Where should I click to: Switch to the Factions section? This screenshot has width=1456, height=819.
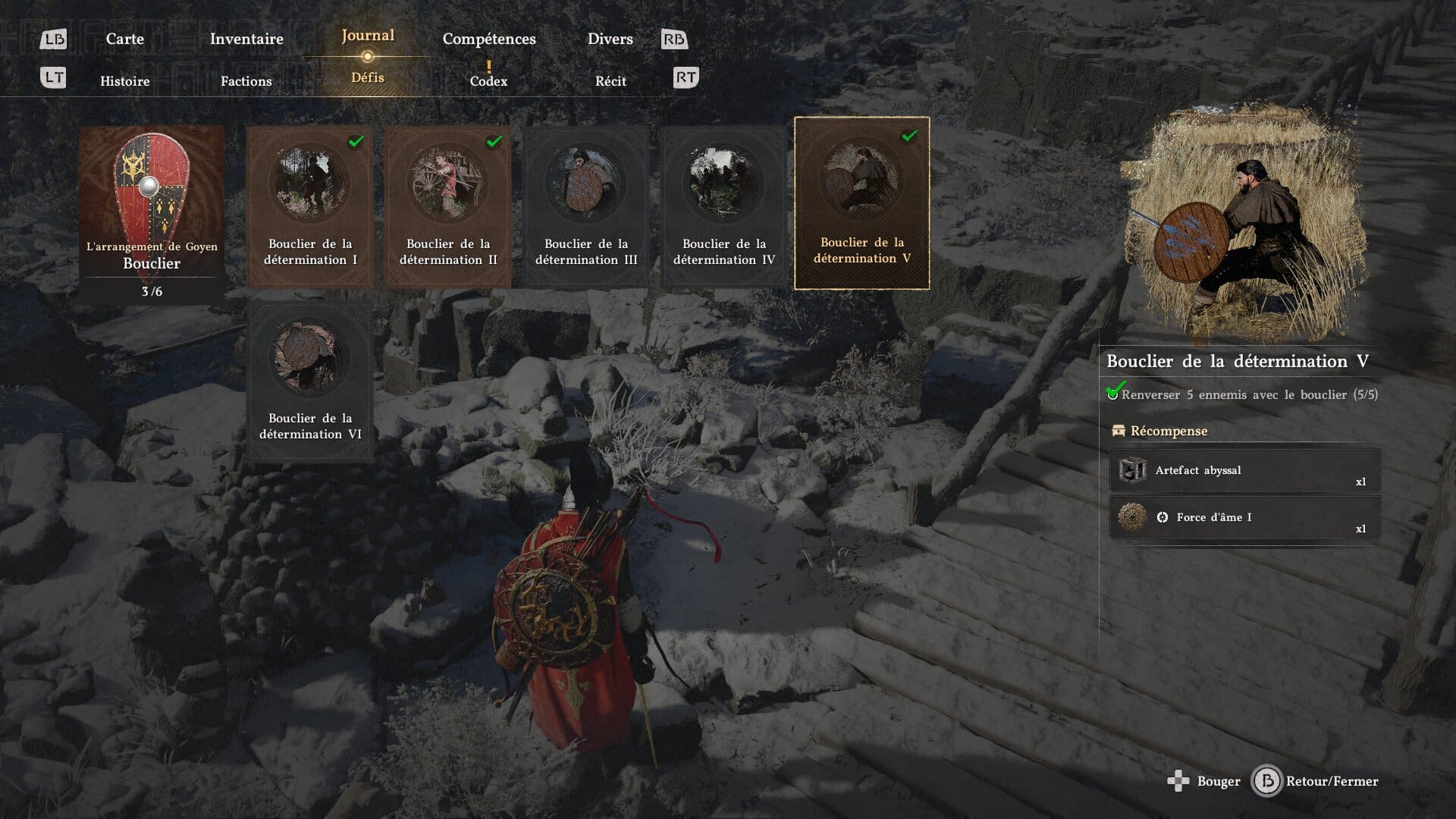point(246,81)
